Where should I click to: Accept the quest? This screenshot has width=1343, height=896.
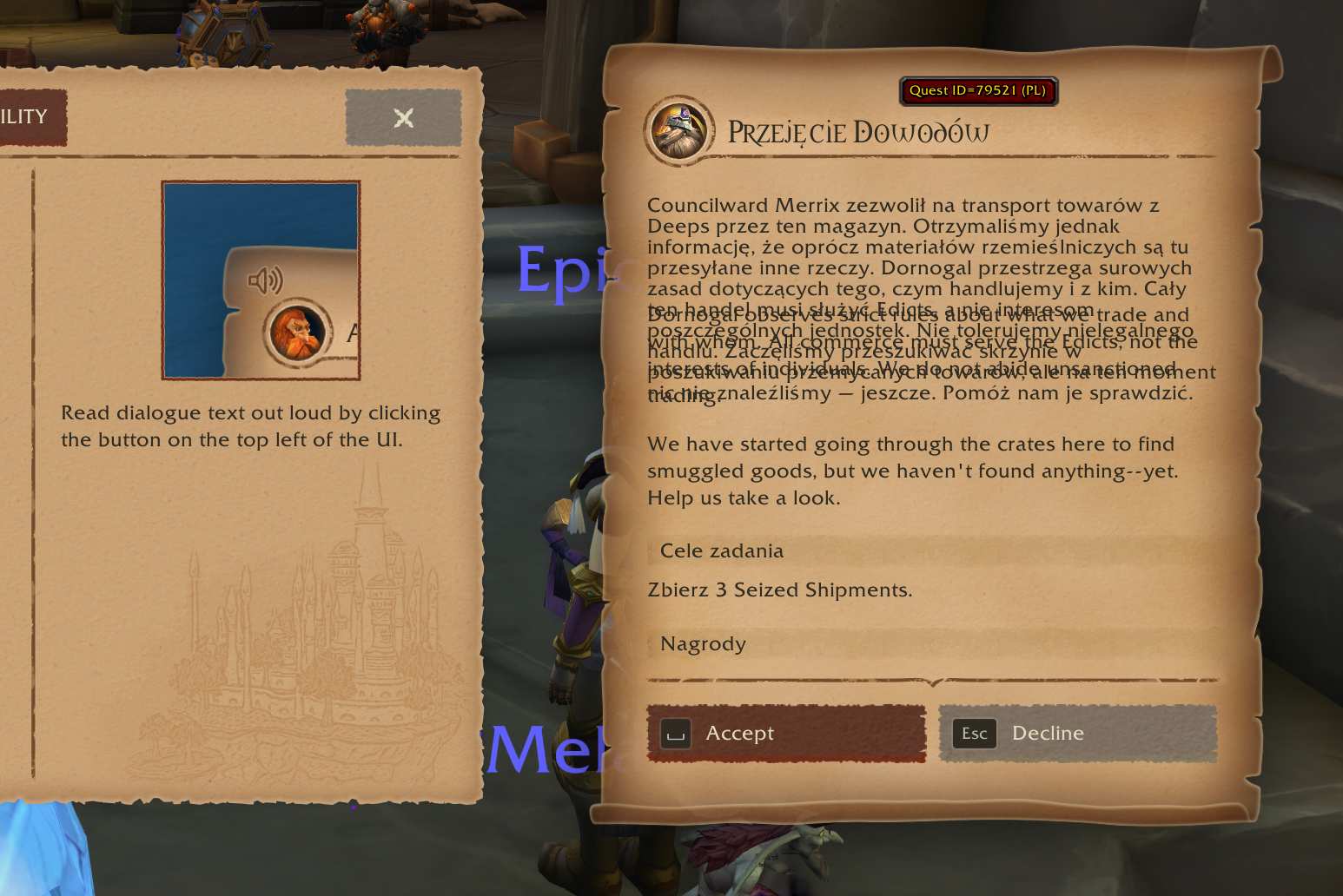pyautogui.click(x=786, y=734)
